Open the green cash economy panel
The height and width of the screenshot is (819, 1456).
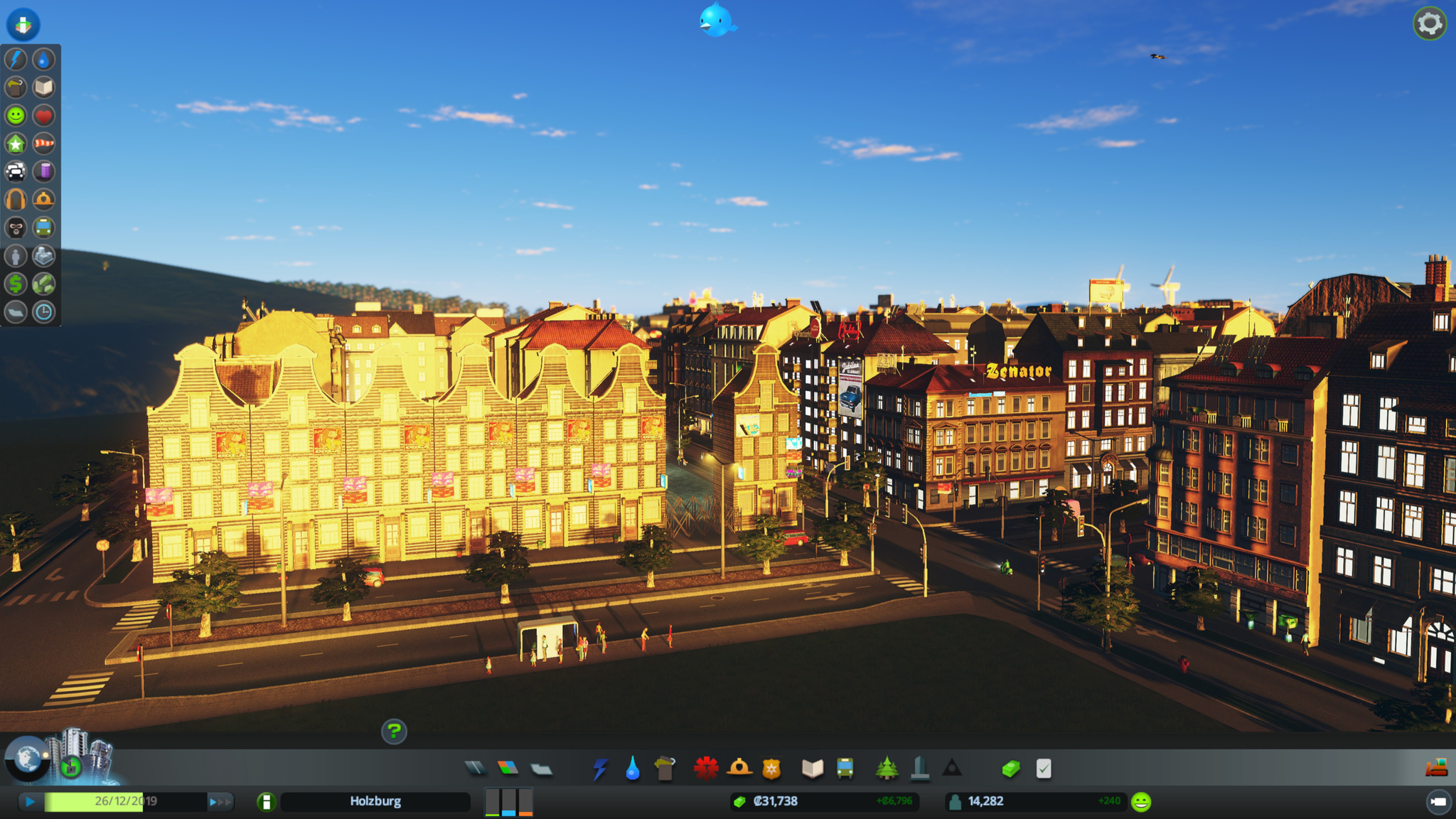point(1011,769)
